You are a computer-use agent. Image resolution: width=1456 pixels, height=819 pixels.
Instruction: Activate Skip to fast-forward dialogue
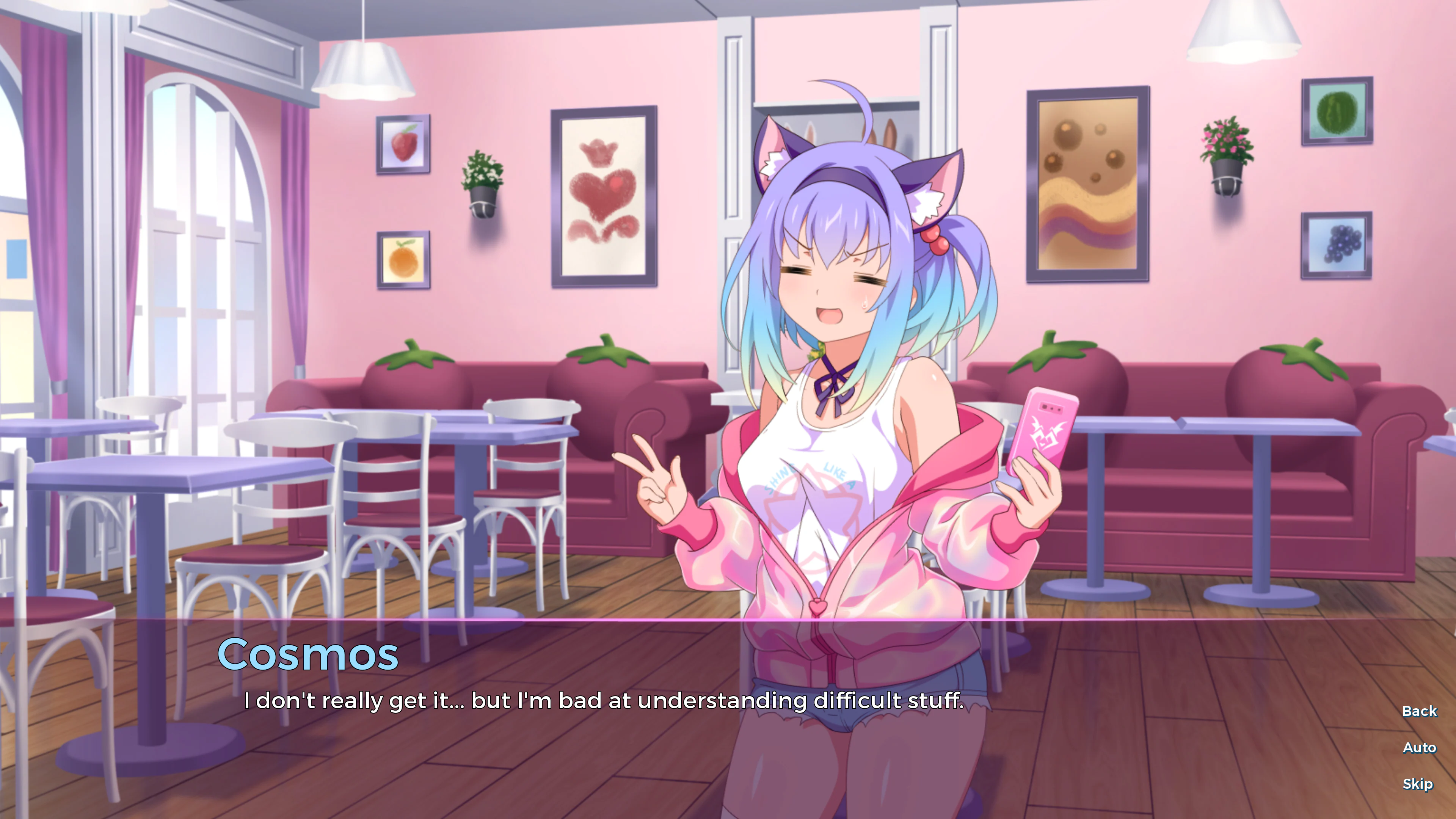pyautogui.click(x=1419, y=784)
